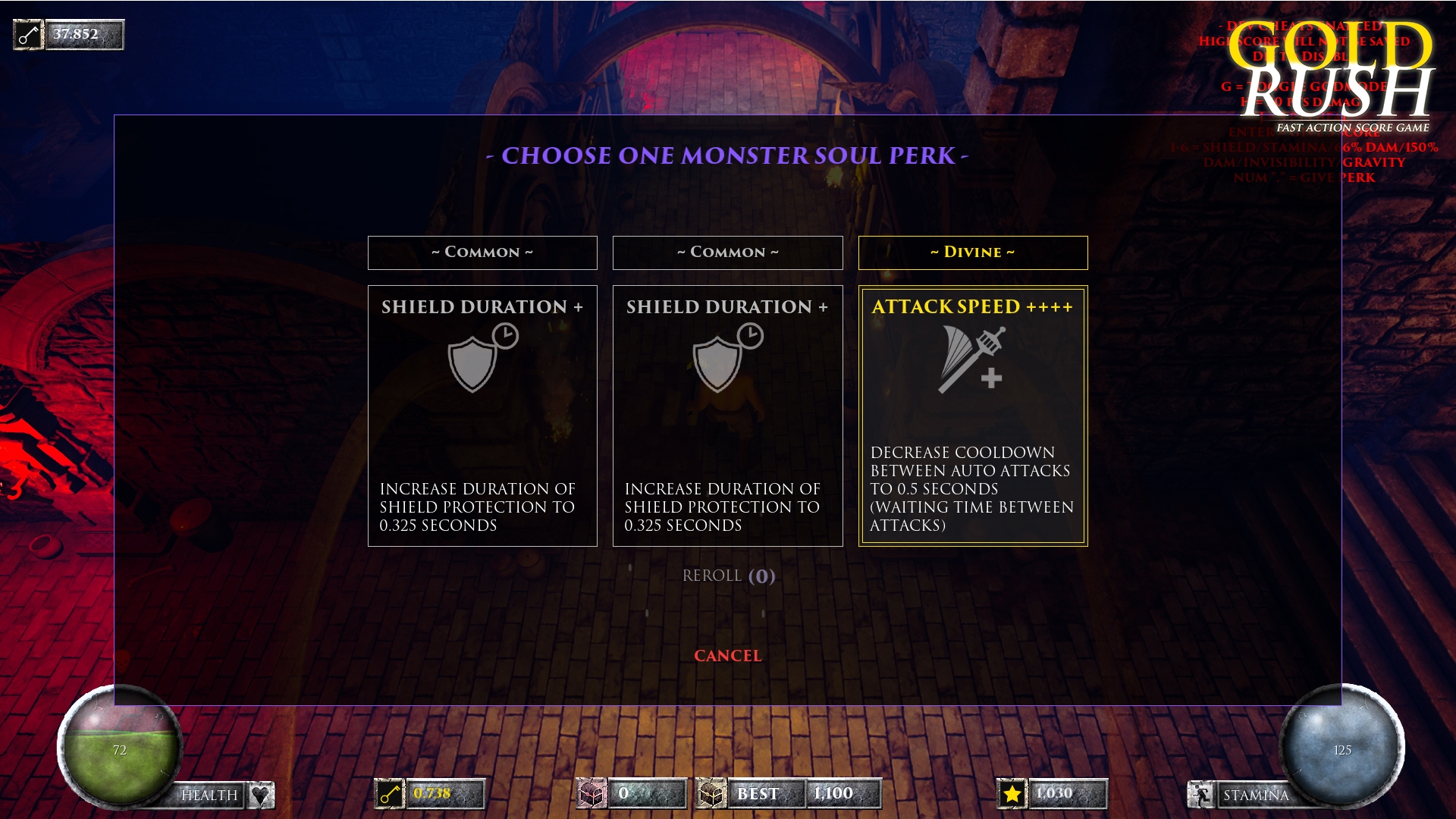Reroll the monster soul perks
Viewport: 1456px width, 819px height.
(x=728, y=576)
